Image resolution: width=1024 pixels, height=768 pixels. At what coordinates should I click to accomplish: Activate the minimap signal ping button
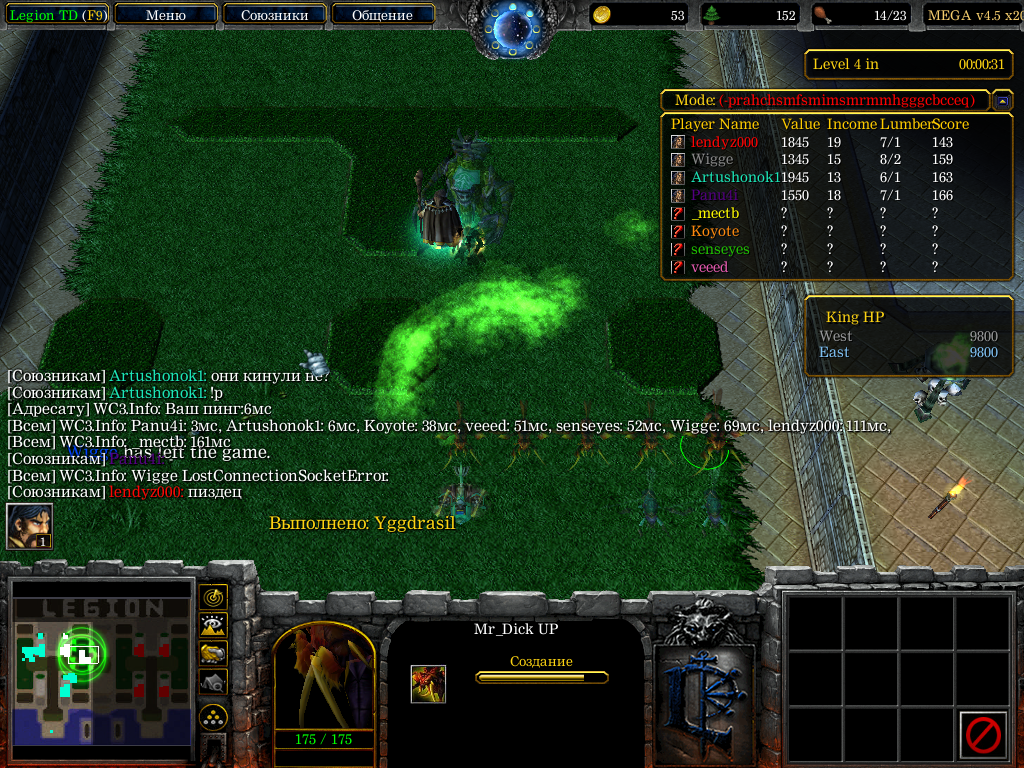(x=212, y=597)
